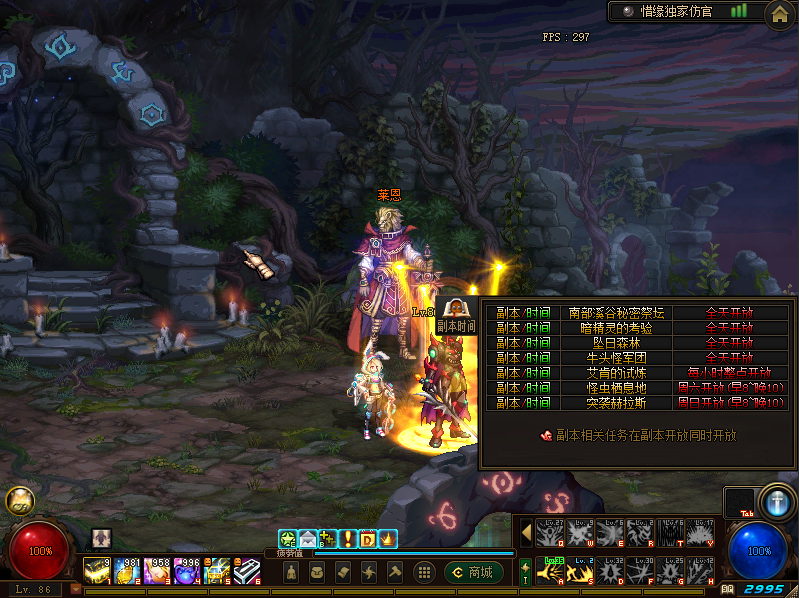Click the yellow exclamation mark notification icon
This screenshot has height=598, width=799.
click(348, 539)
